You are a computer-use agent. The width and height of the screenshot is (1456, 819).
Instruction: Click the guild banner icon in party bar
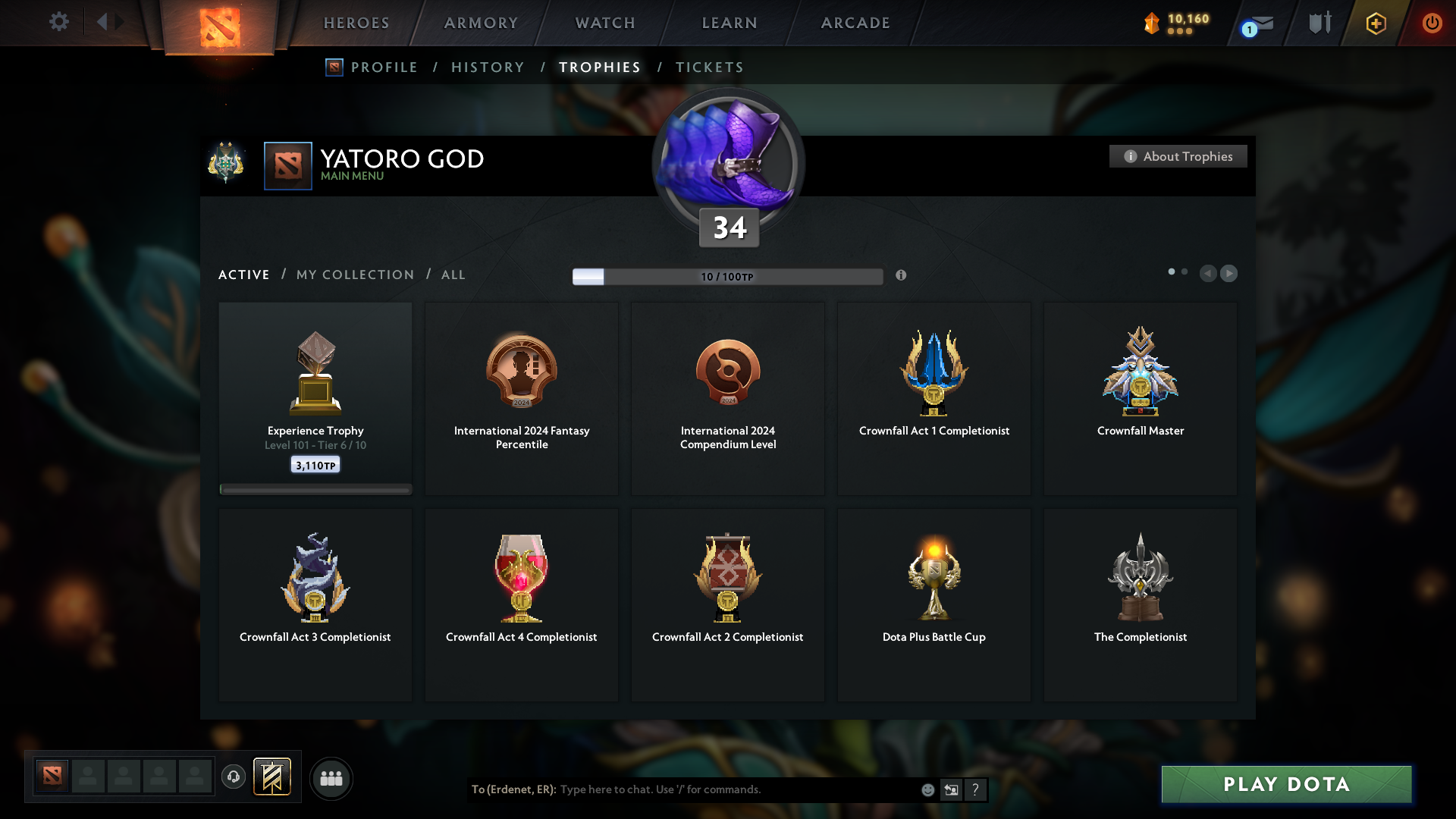[x=273, y=777]
